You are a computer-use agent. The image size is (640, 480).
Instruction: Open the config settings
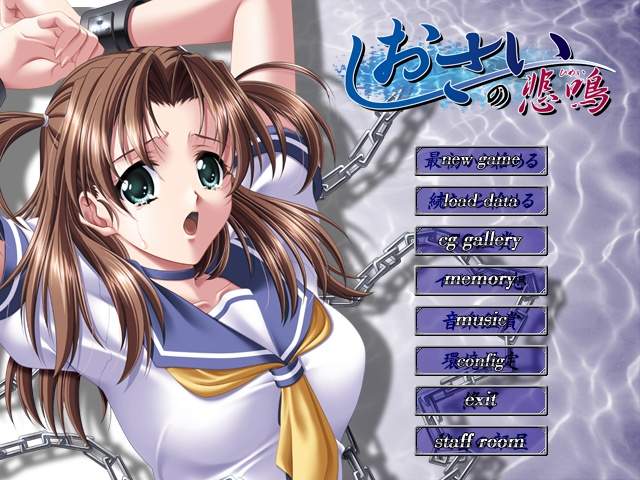click(x=481, y=360)
